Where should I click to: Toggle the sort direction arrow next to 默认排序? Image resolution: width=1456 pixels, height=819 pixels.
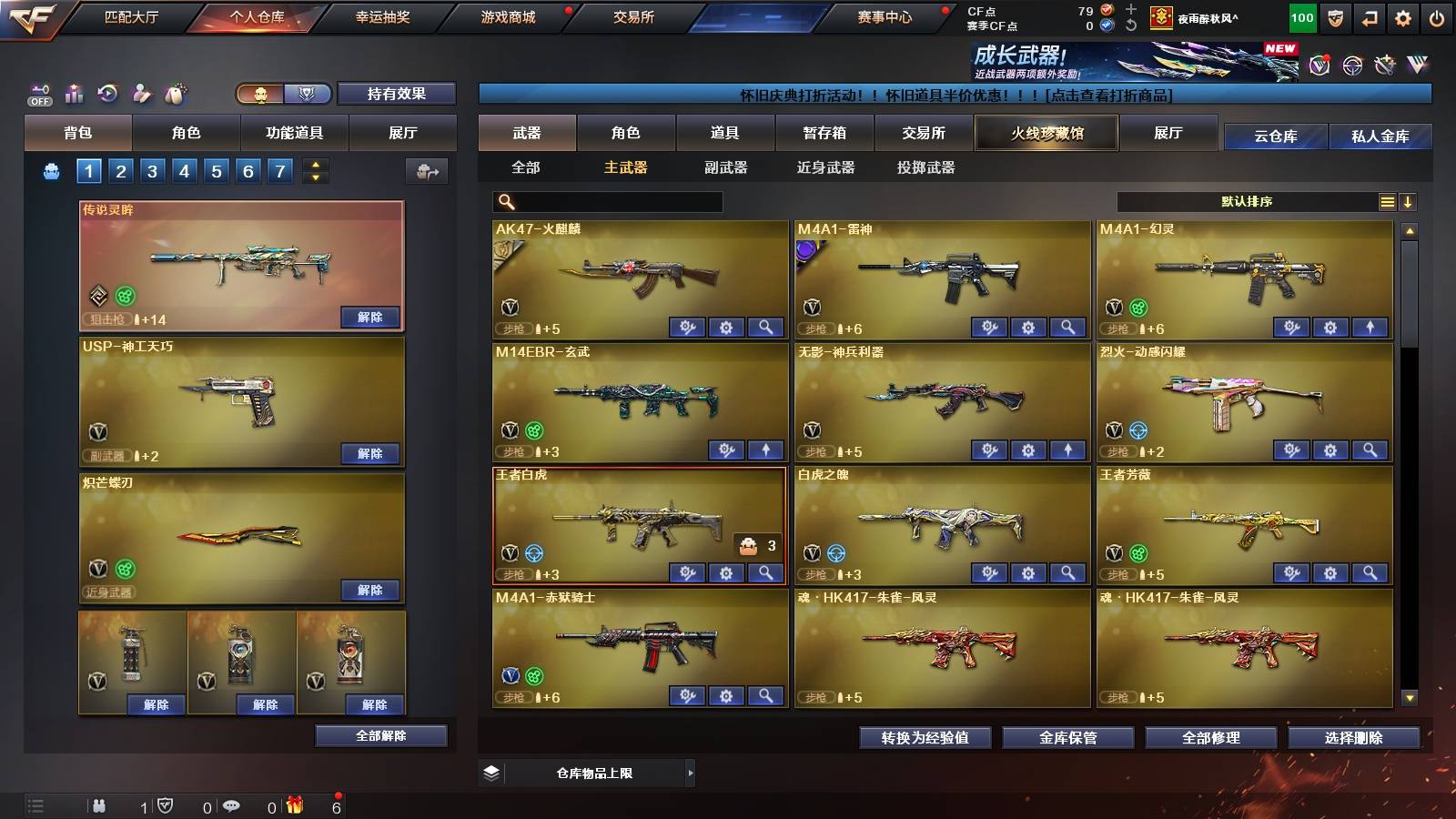[1407, 201]
